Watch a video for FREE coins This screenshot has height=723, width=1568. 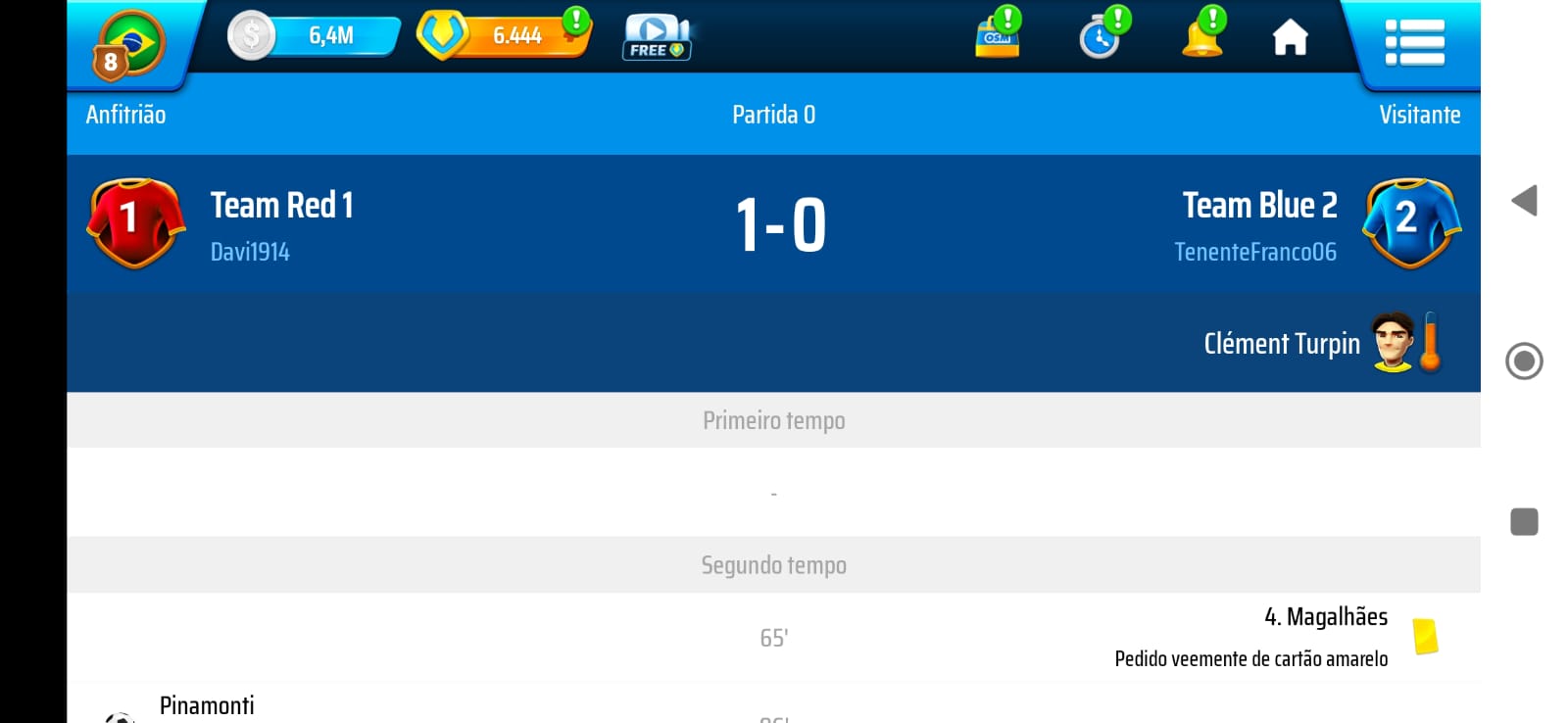click(657, 37)
